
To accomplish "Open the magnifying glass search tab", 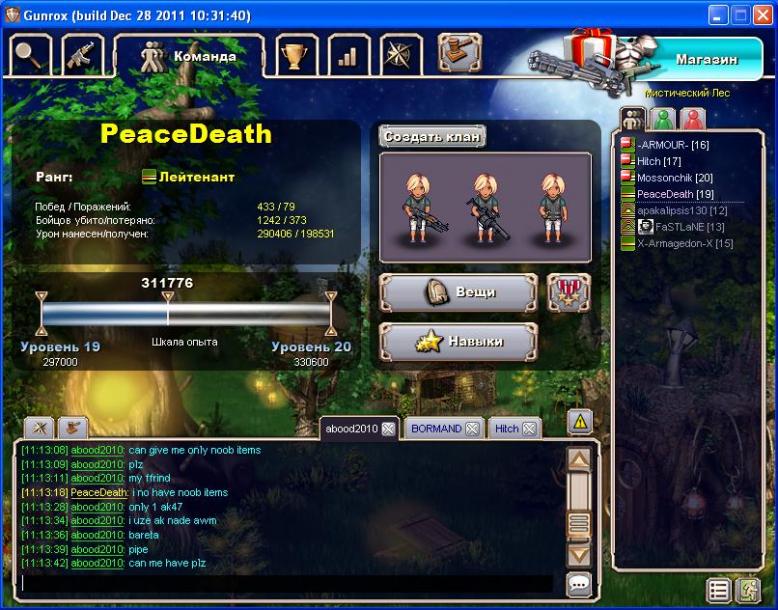I will [x=30, y=55].
